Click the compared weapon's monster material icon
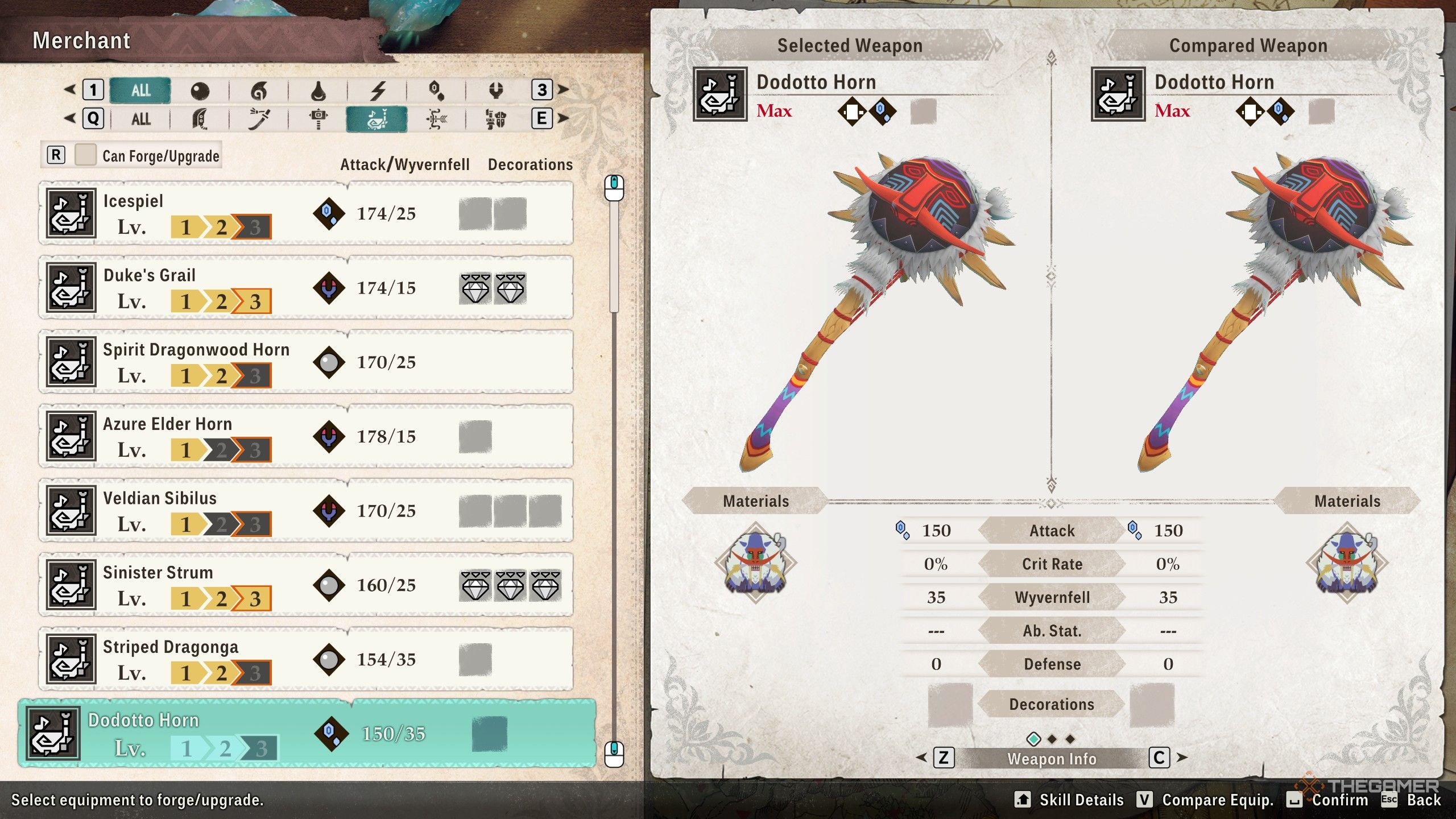Viewport: 1456px width, 819px height. (x=1347, y=563)
